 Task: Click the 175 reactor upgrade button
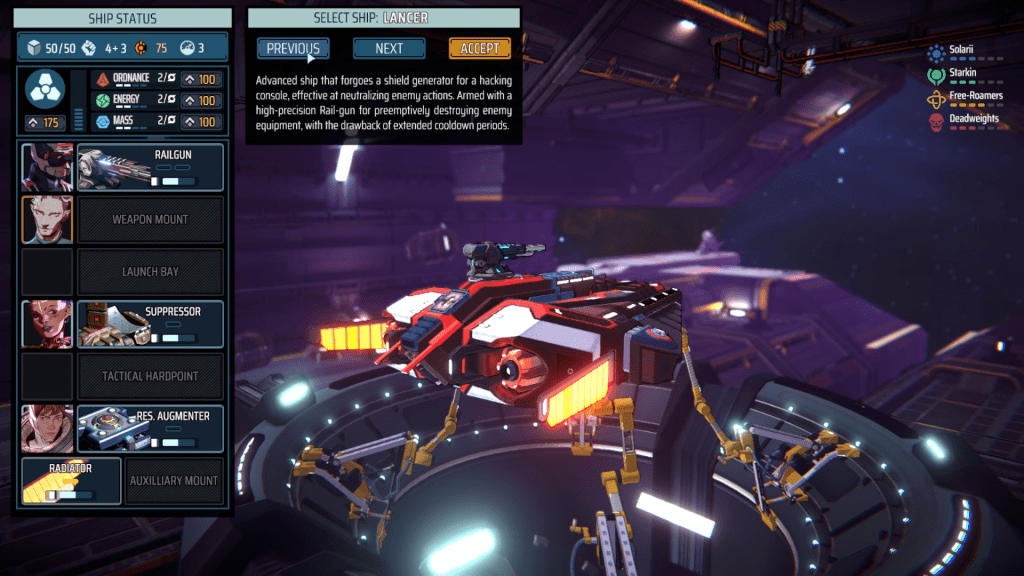[x=46, y=123]
